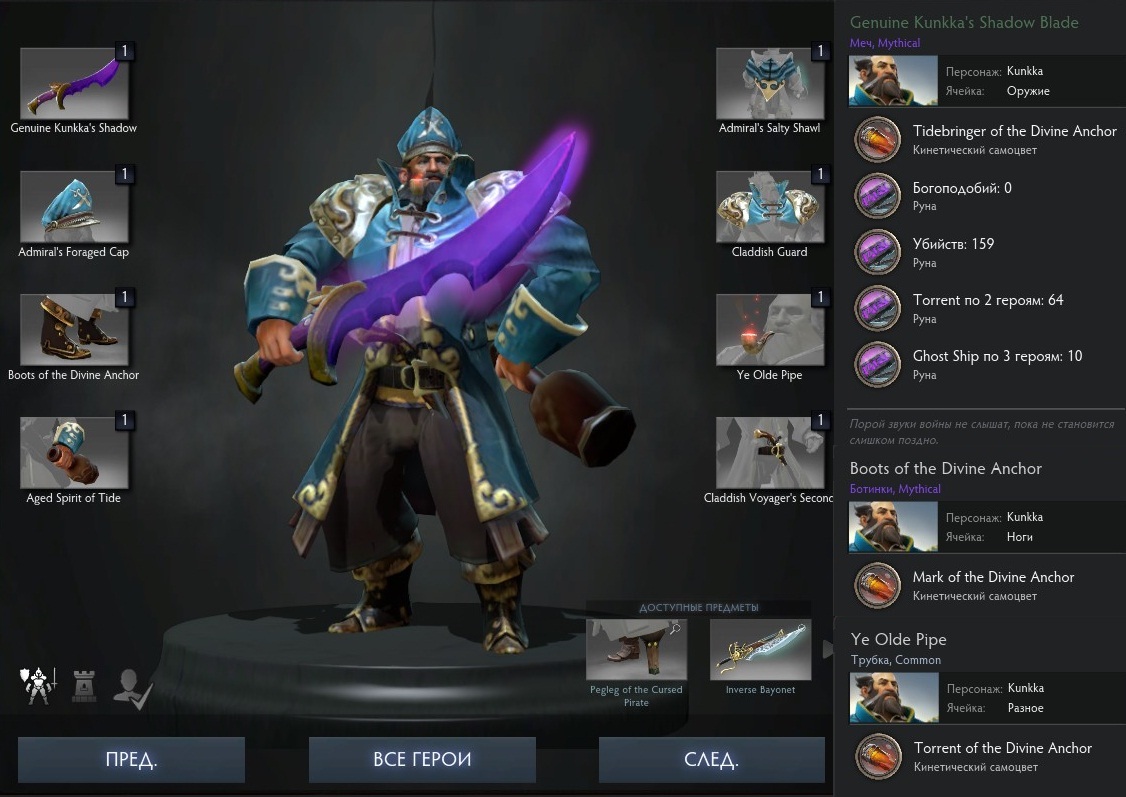This screenshot has height=797, width=1126.
Task: Open the Admiral's Salty Shawl slot
Action: point(770,84)
